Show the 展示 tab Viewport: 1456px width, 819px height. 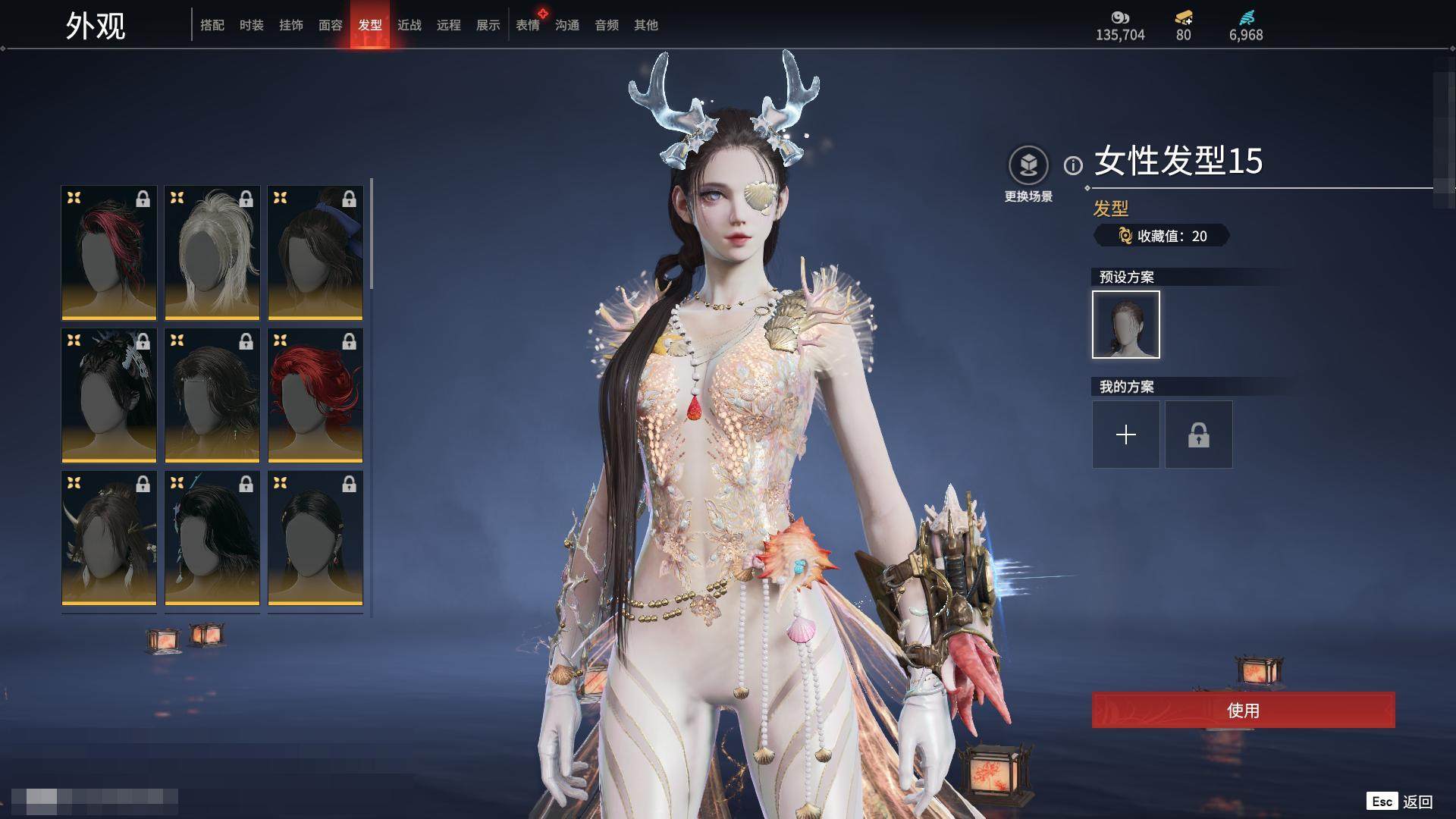tap(488, 25)
